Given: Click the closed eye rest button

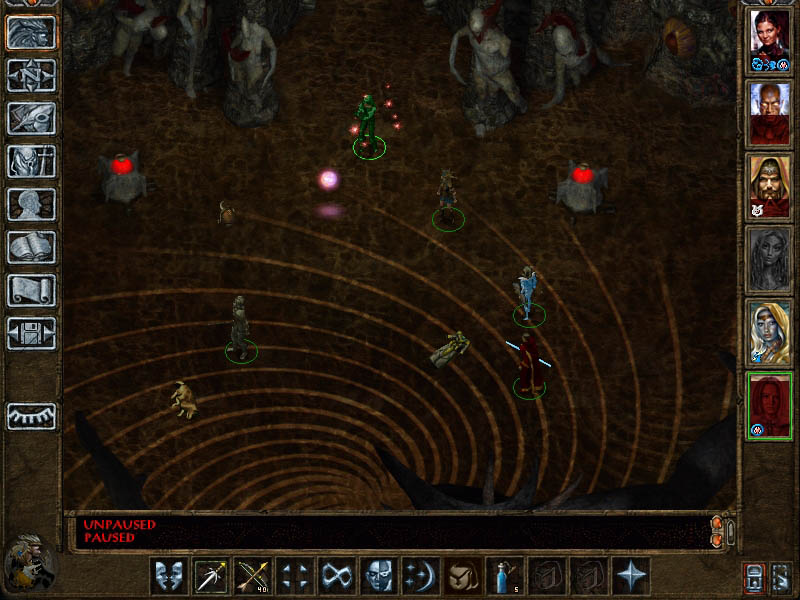Looking at the screenshot, I should tap(31, 416).
